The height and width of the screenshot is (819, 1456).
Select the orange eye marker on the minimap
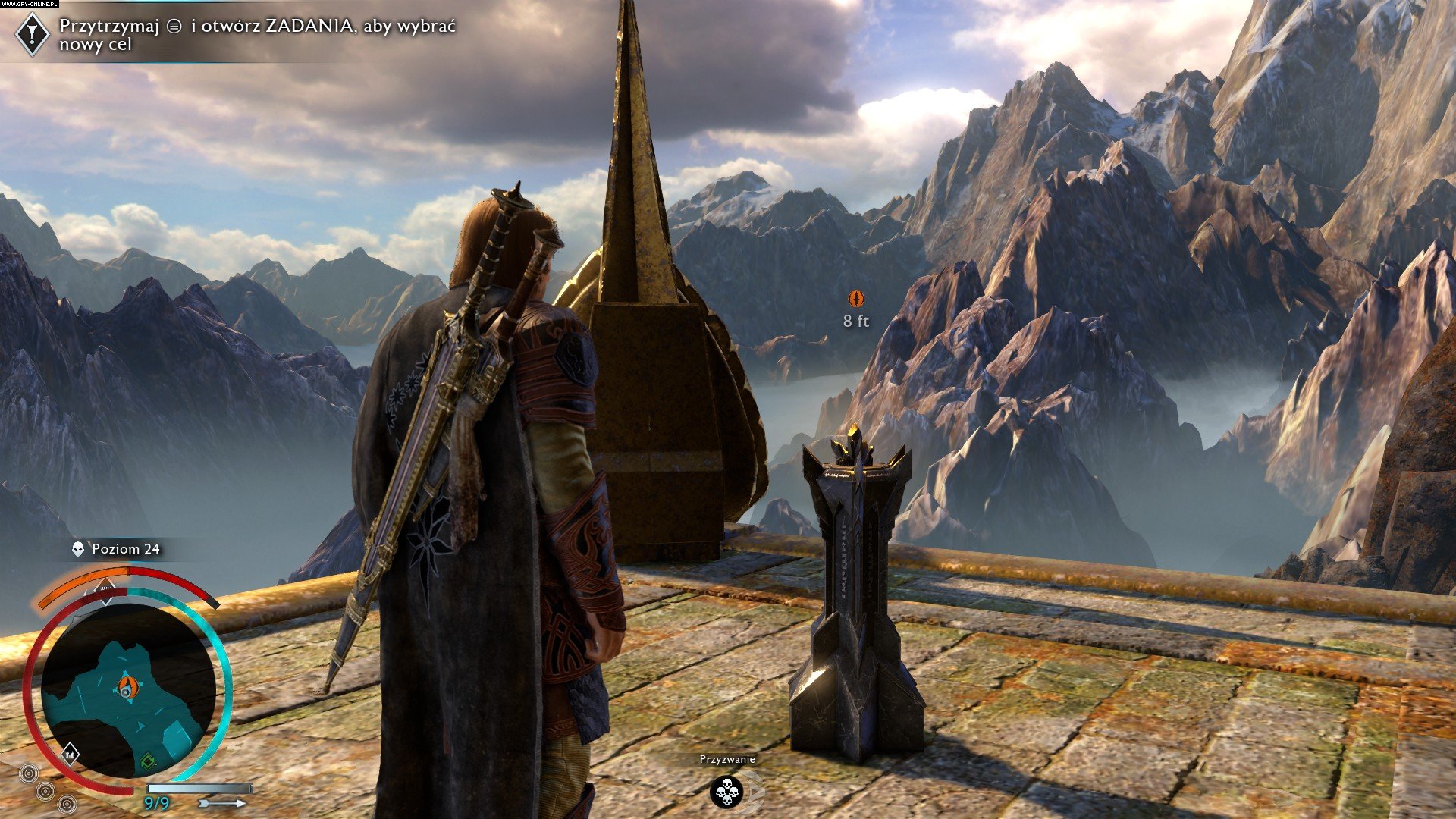tap(127, 688)
